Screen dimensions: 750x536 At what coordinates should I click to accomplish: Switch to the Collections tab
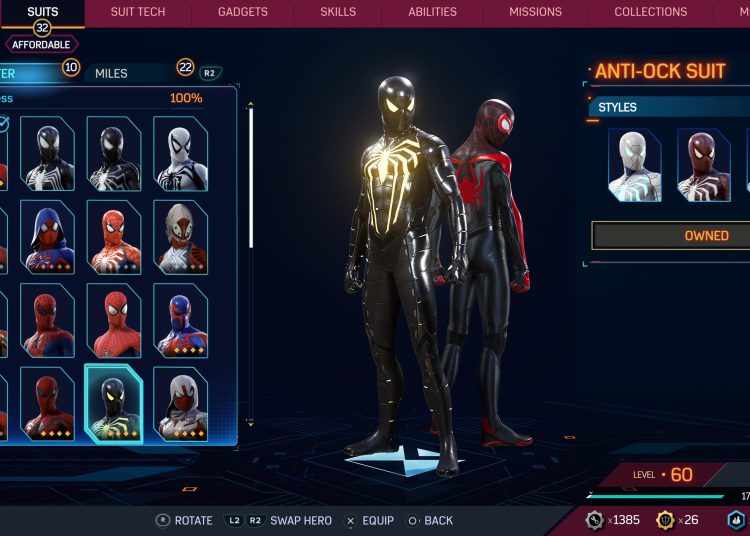(650, 12)
